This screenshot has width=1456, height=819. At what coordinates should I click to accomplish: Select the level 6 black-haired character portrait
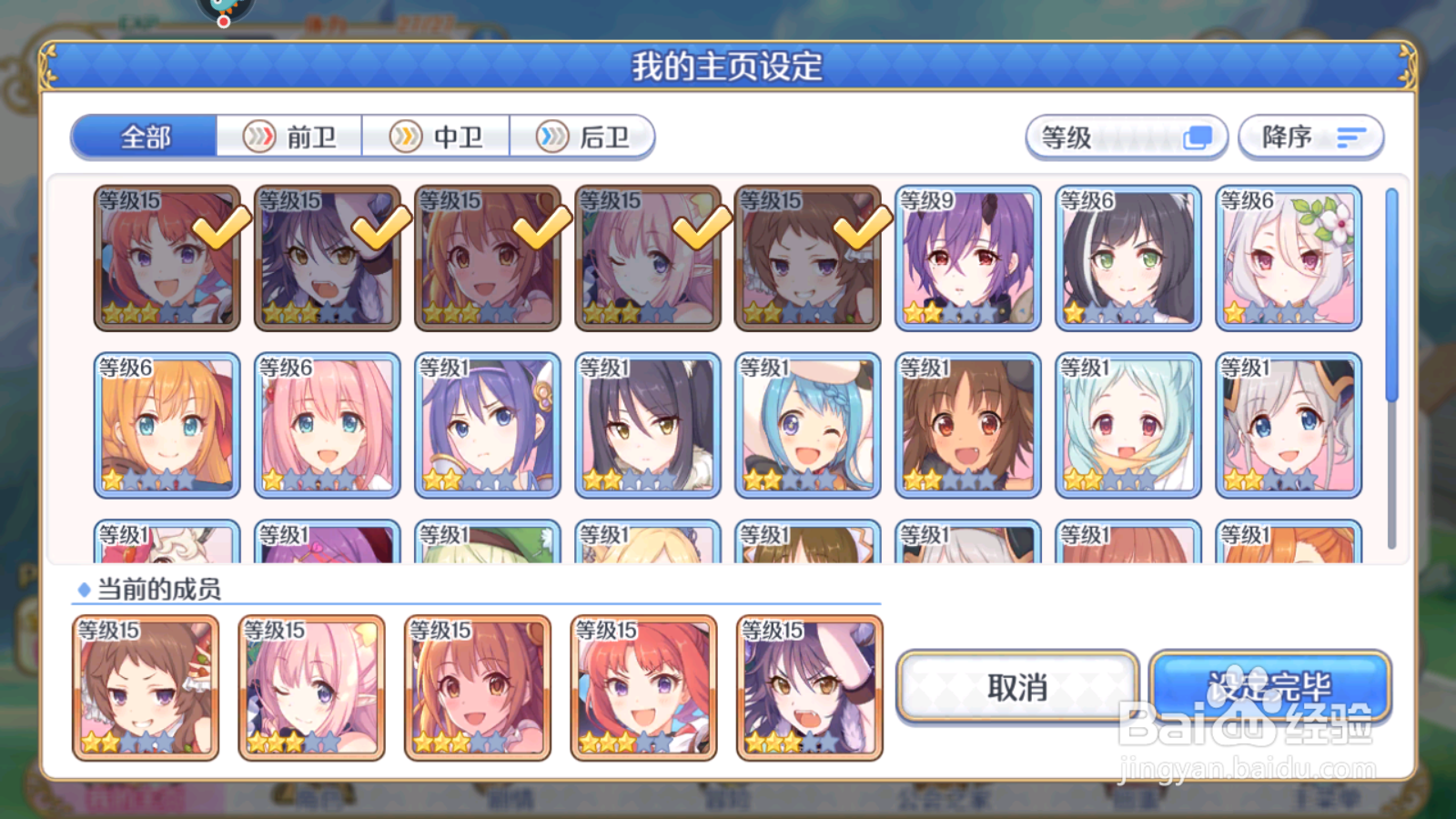coord(1127,258)
